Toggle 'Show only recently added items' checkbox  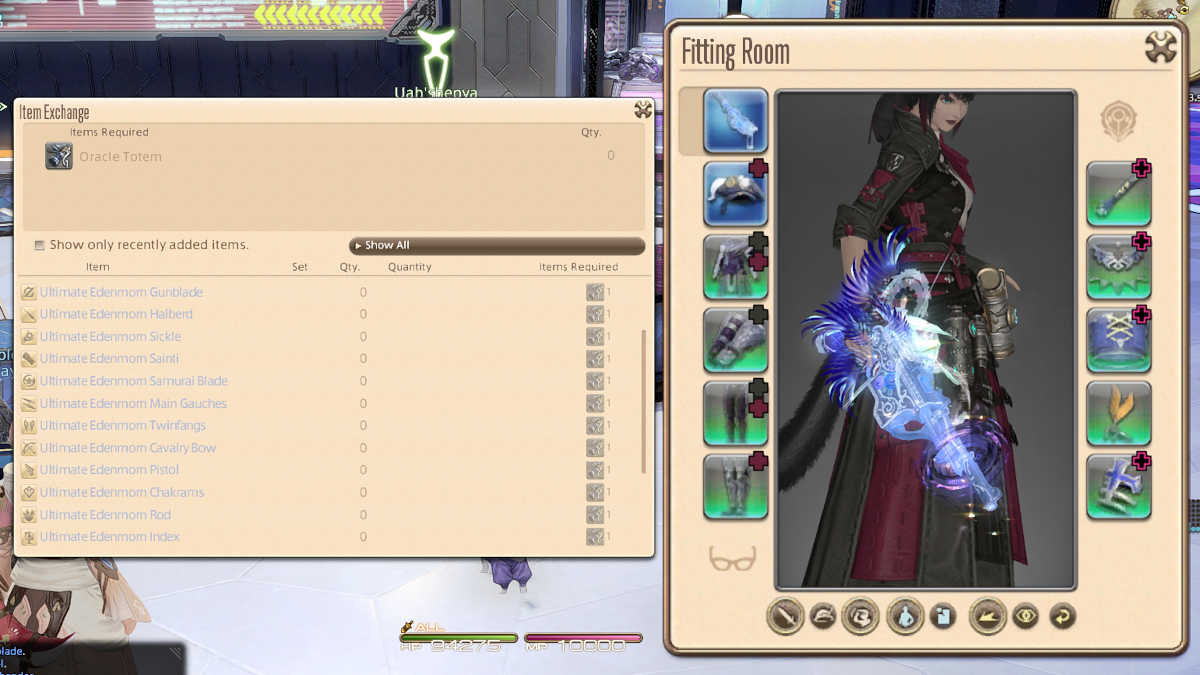pyautogui.click(x=40, y=245)
